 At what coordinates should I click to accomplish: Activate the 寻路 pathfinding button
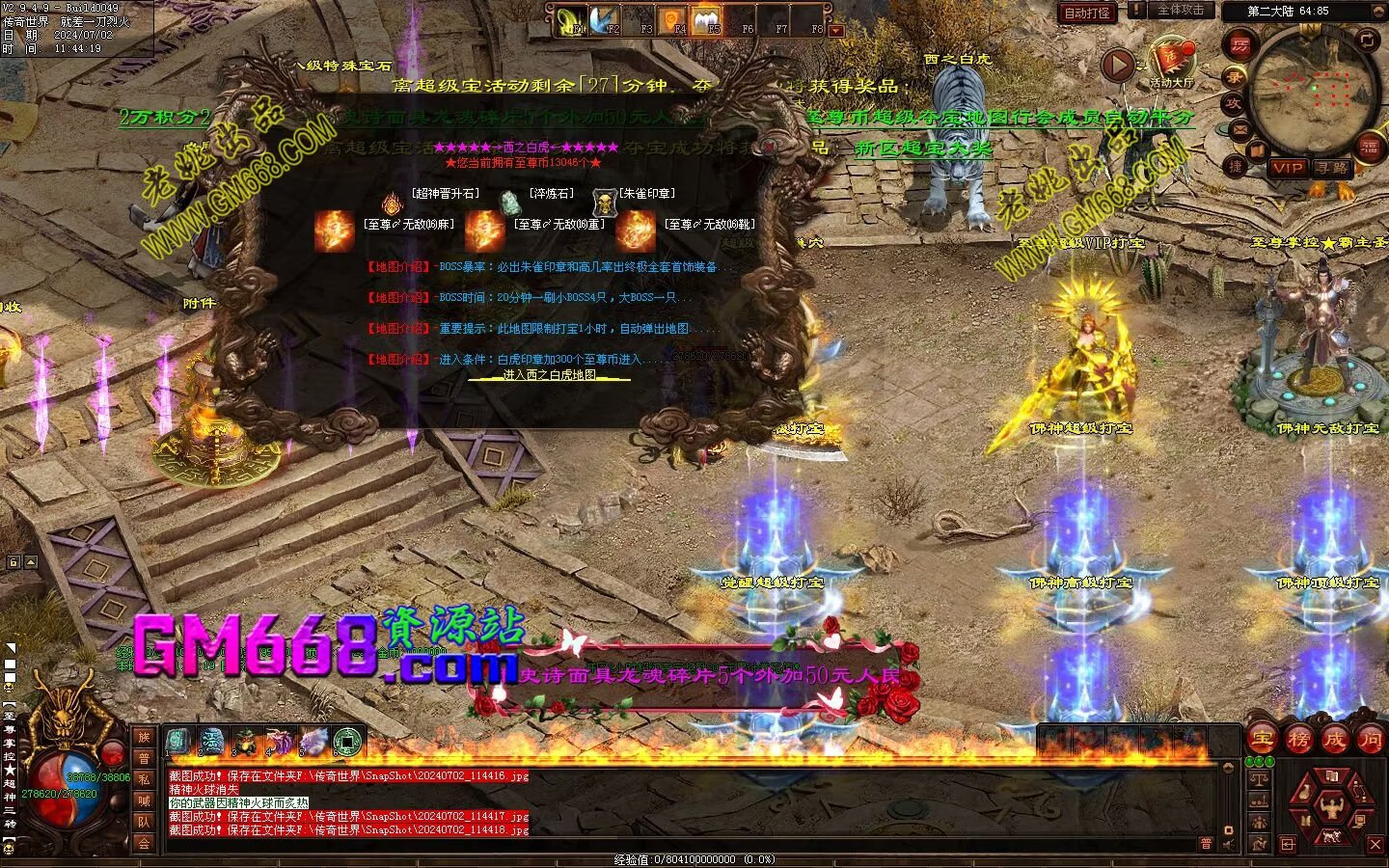click(1332, 167)
